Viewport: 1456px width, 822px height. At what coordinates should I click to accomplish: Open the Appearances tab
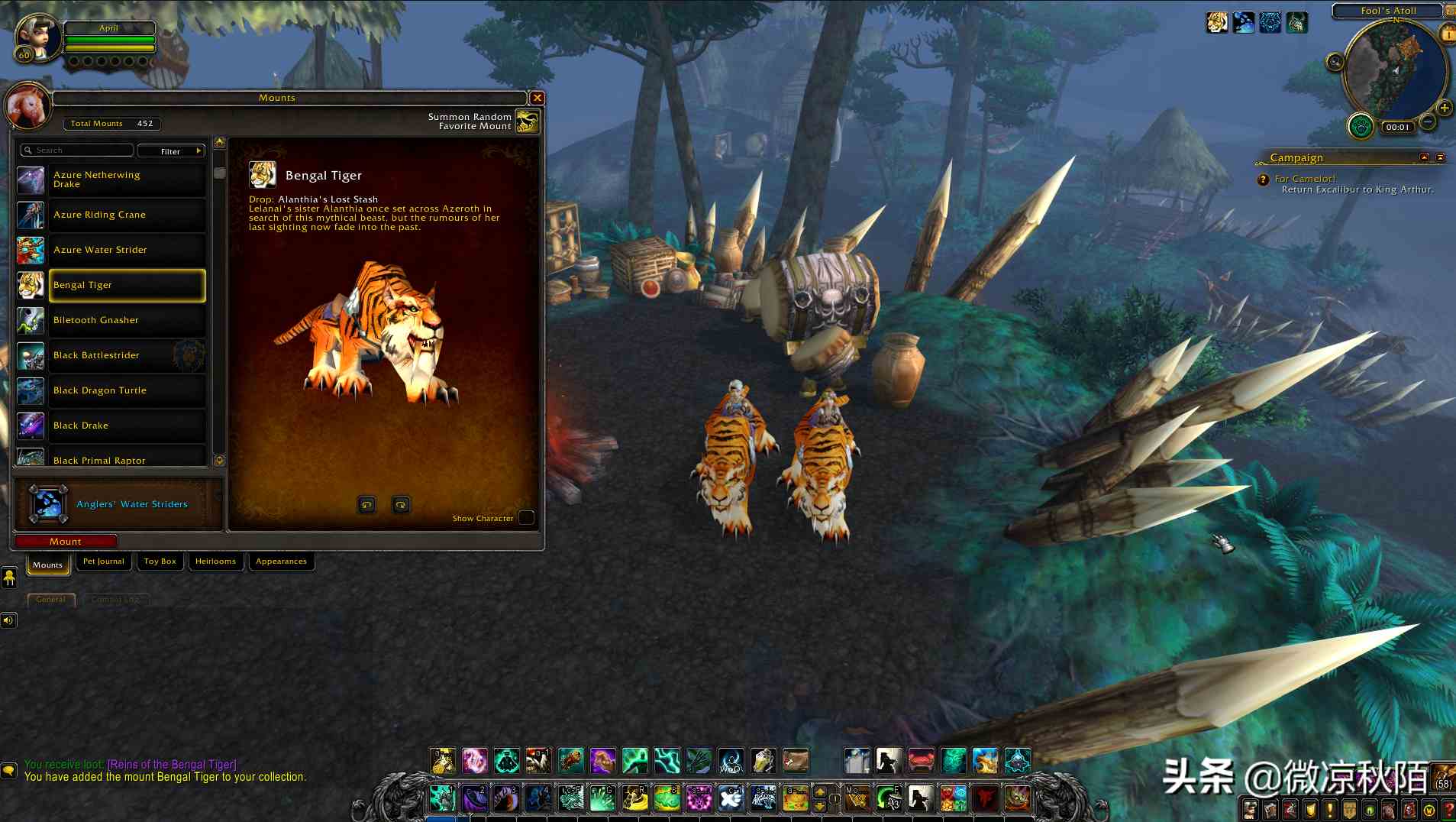[281, 561]
